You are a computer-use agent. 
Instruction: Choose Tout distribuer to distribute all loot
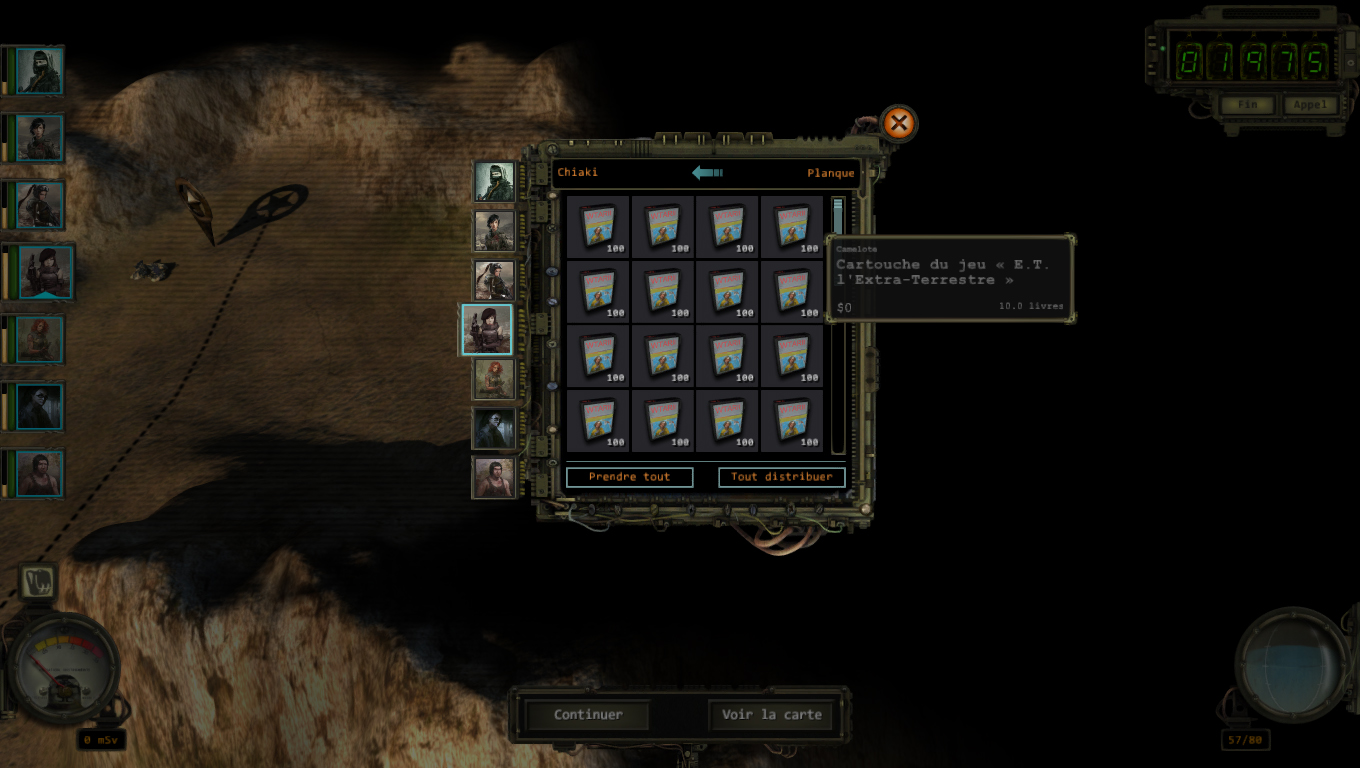[x=781, y=477]
